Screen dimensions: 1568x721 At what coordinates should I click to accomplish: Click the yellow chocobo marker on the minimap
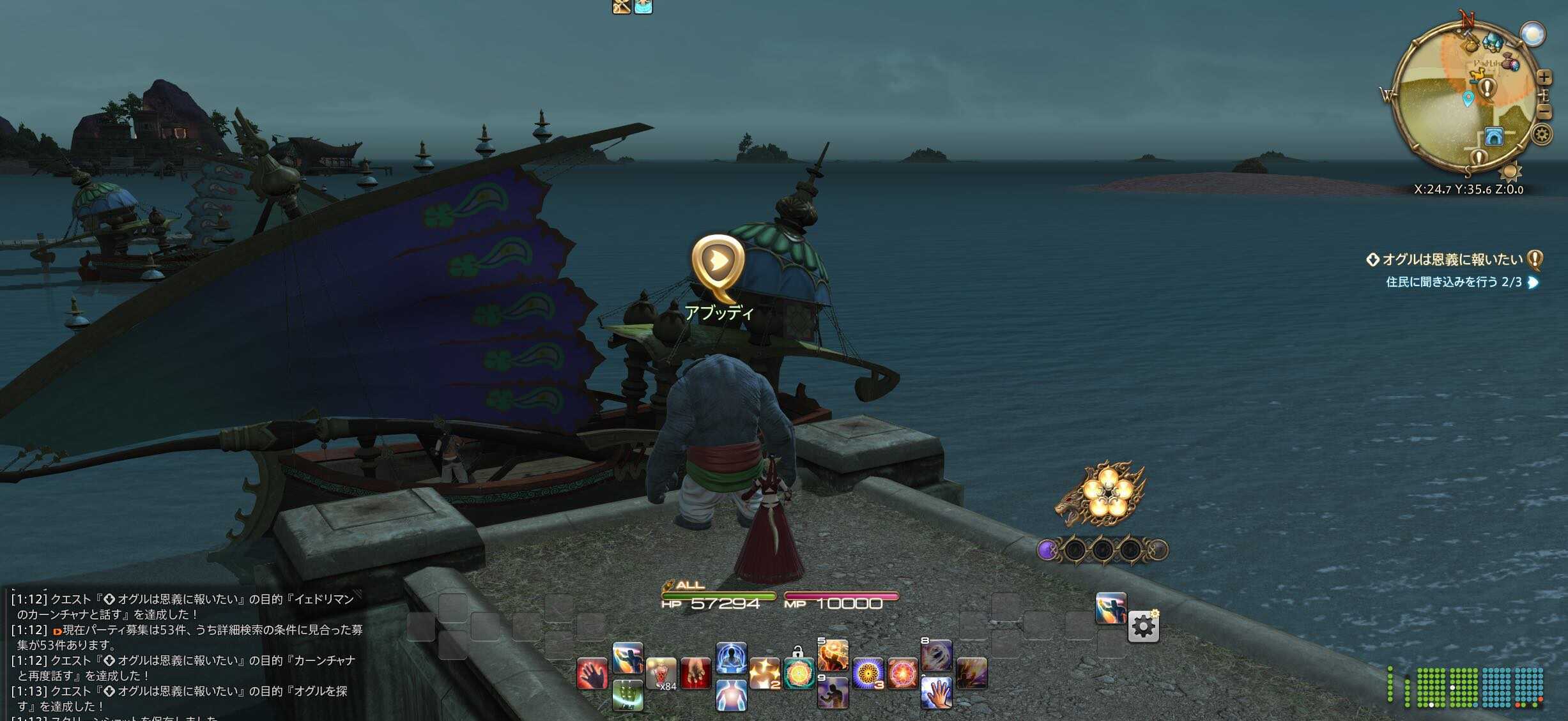[1476, 77]
